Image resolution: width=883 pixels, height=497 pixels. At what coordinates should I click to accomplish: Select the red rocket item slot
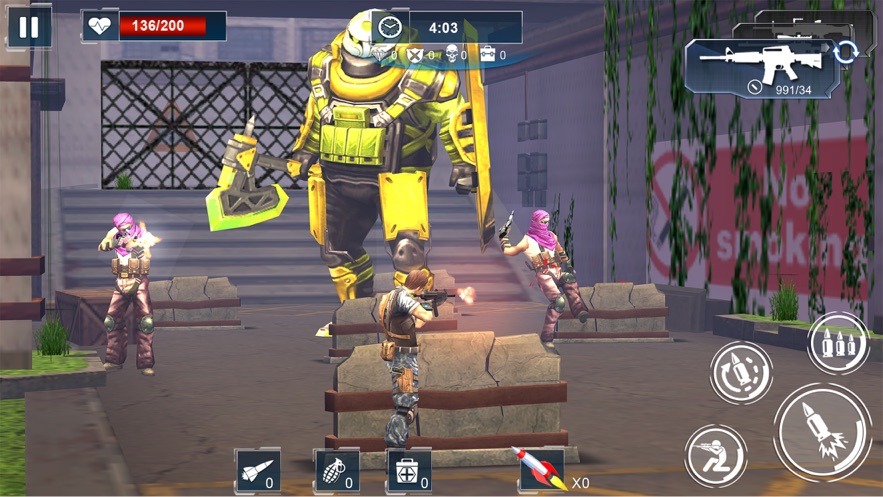[x=540, y=470]
